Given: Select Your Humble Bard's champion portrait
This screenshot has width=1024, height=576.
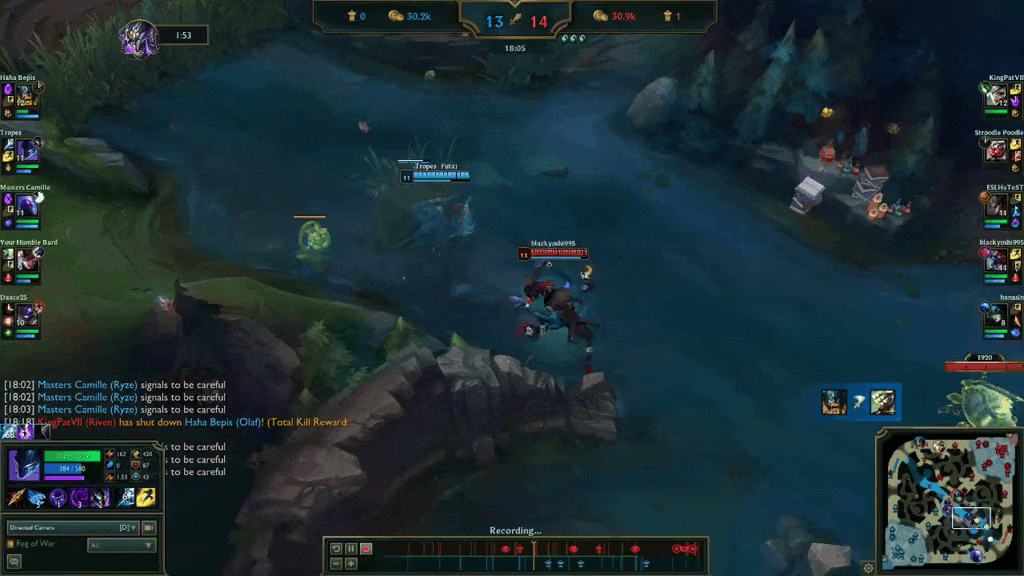Looking at the screenshot, I should (x=26, y=259).
